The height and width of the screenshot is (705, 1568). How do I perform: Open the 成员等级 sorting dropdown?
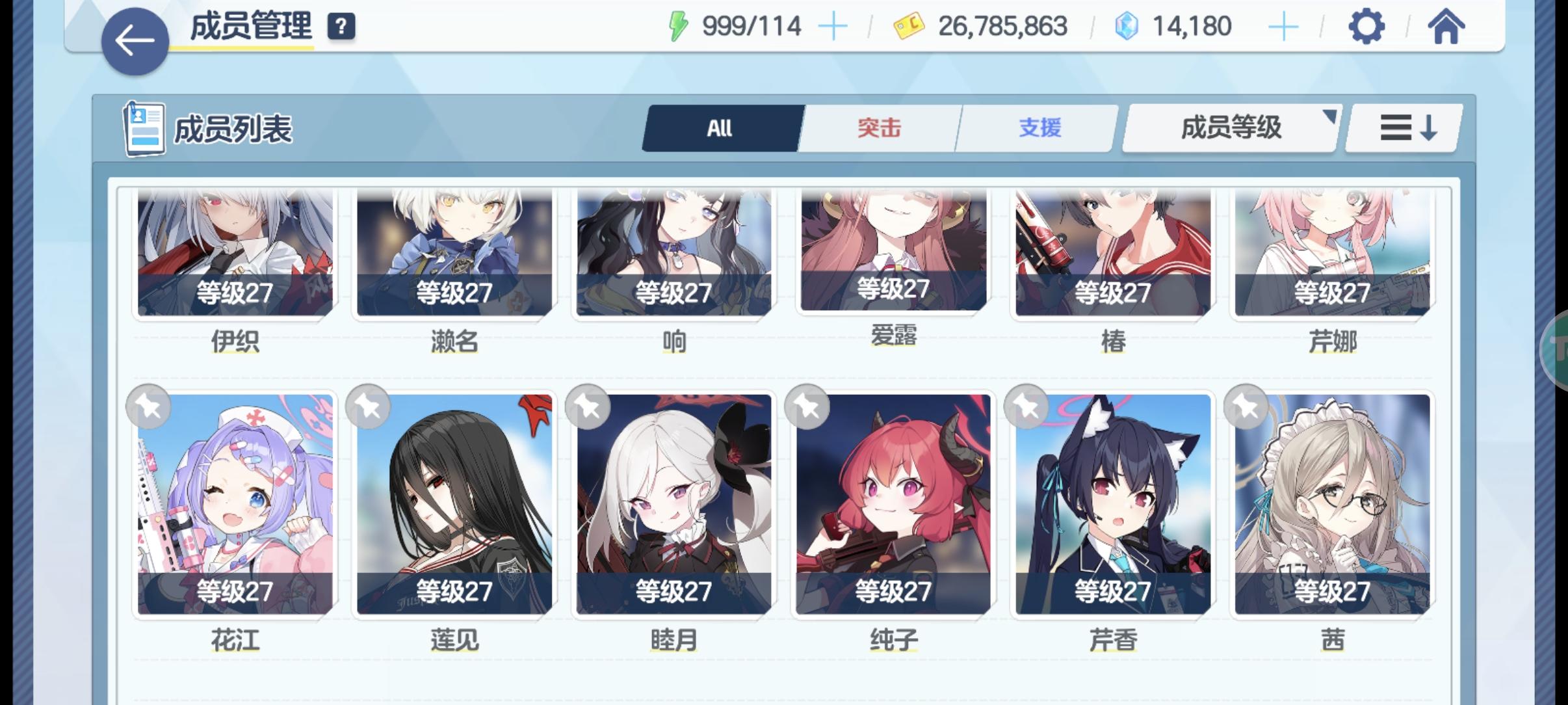[x=1231, y=127]
